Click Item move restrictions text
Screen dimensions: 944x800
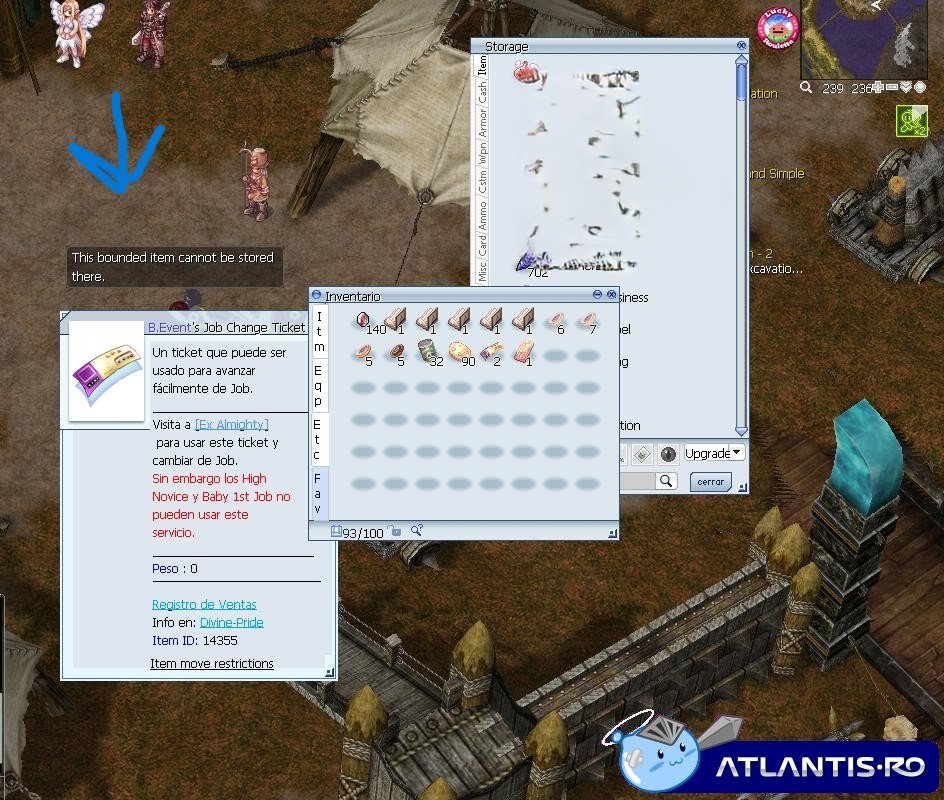(212, 663)
